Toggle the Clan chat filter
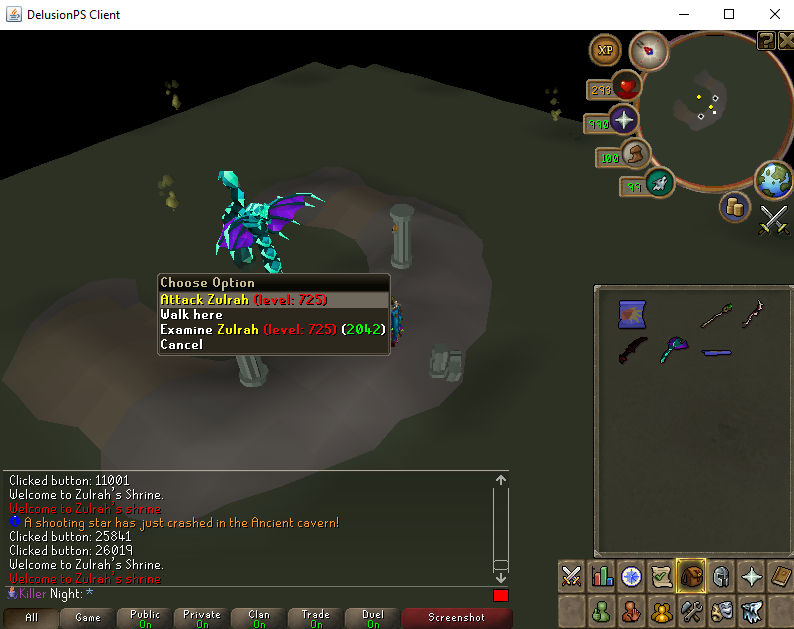The height and width of the screenshot is (629, 794). pyautogui.click(x=259, y=618)
